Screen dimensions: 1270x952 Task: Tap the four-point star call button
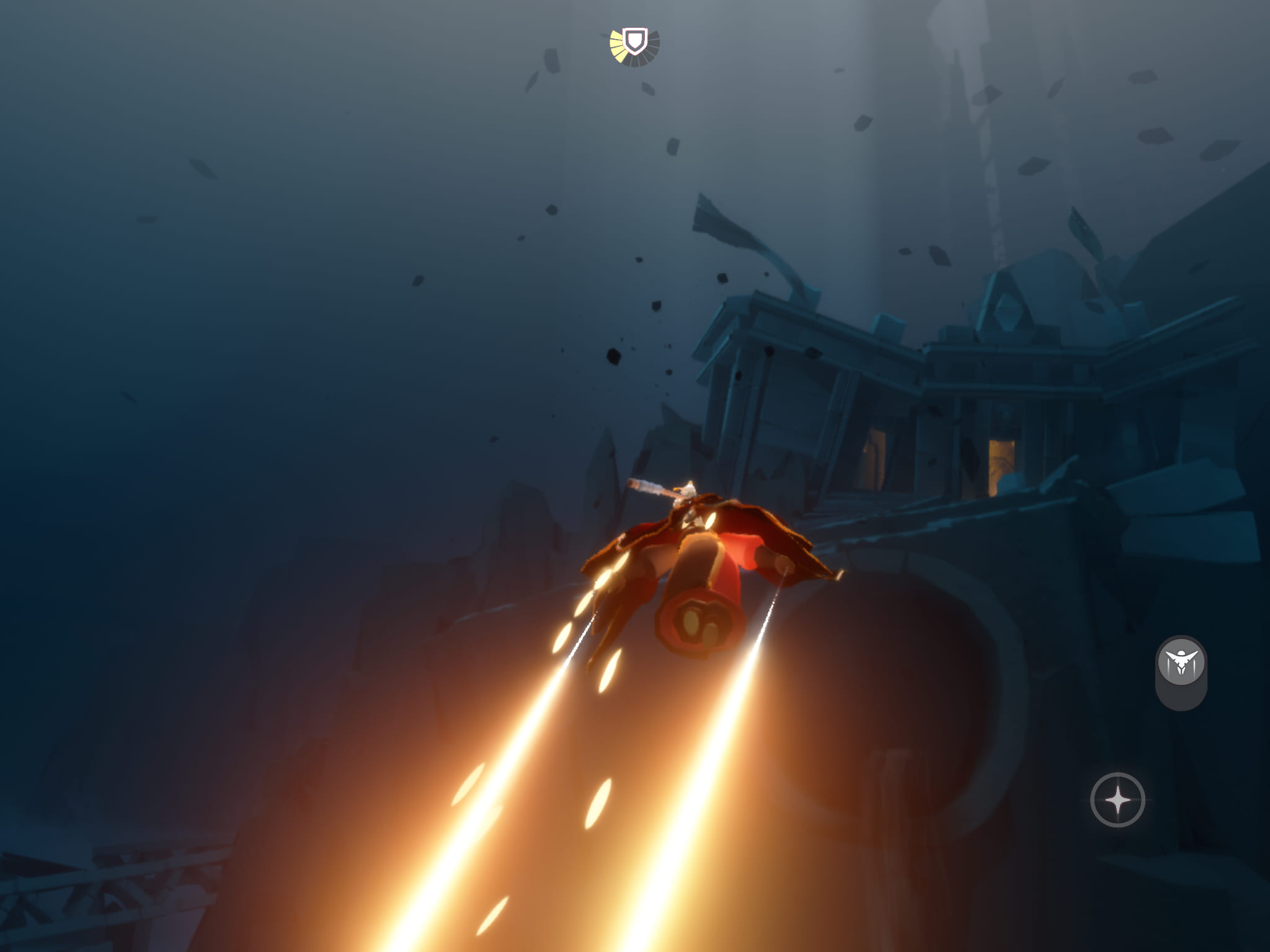[1117, 800]
